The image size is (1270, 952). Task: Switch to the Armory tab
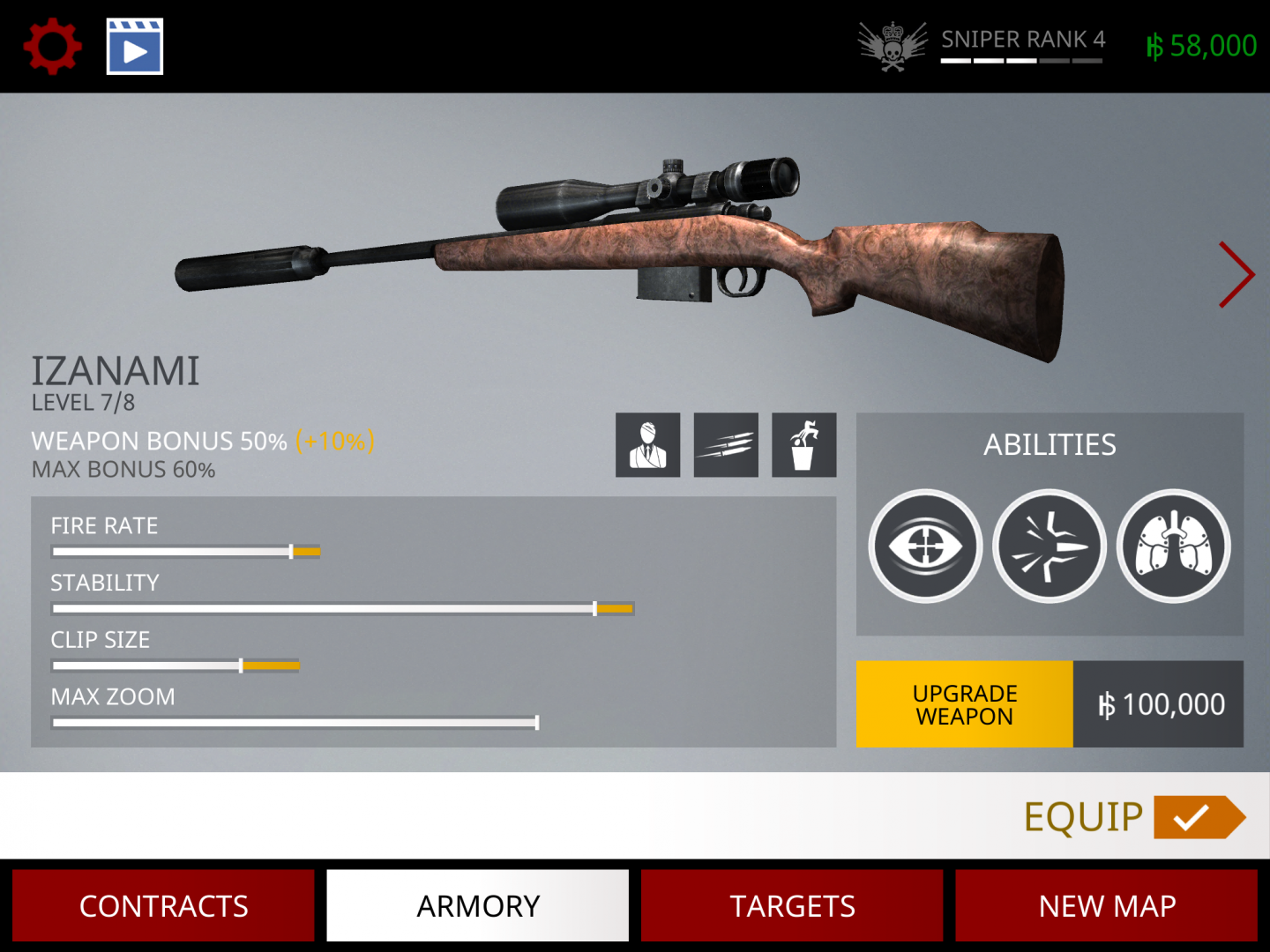478,905
